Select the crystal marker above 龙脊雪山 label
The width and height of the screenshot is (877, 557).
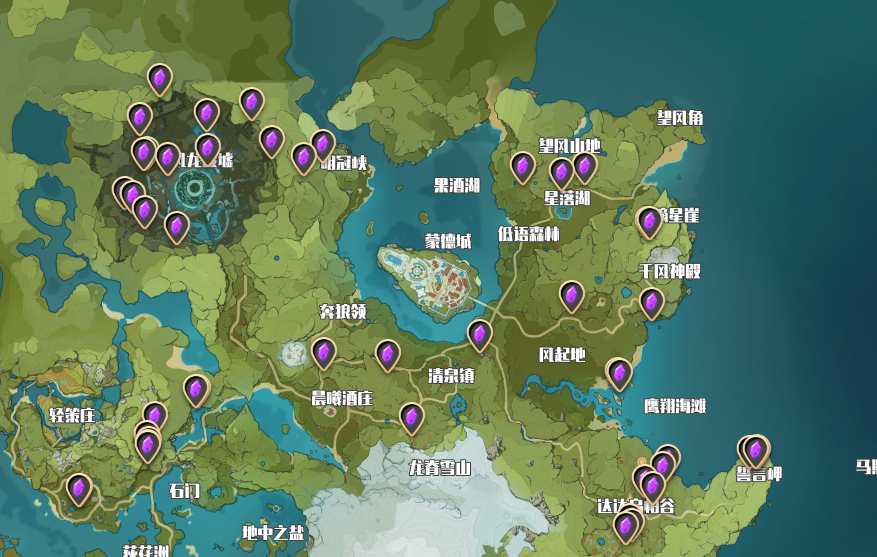tap(411, 417)
